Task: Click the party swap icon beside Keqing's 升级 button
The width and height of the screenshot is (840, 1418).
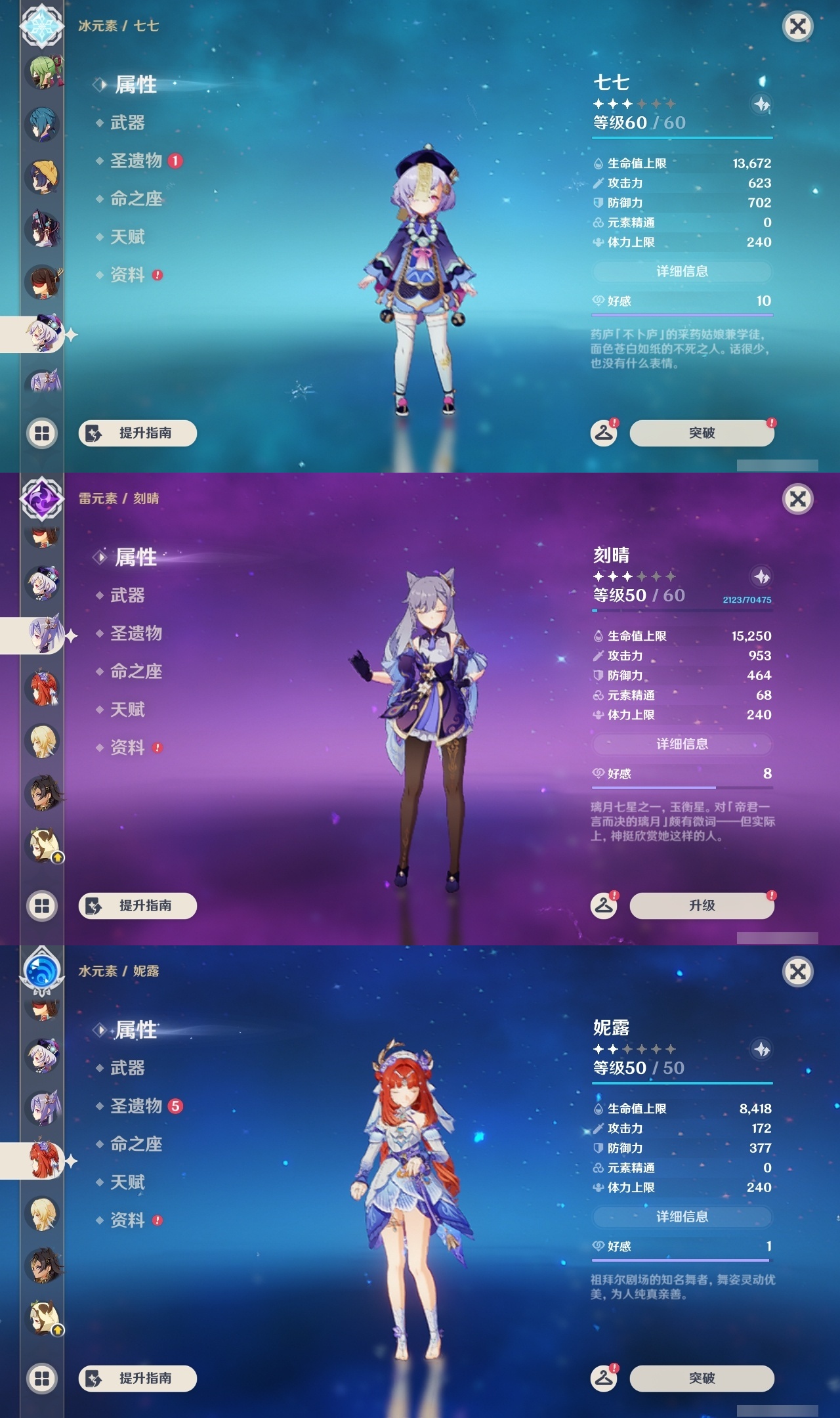Action: tap(604, 905)
